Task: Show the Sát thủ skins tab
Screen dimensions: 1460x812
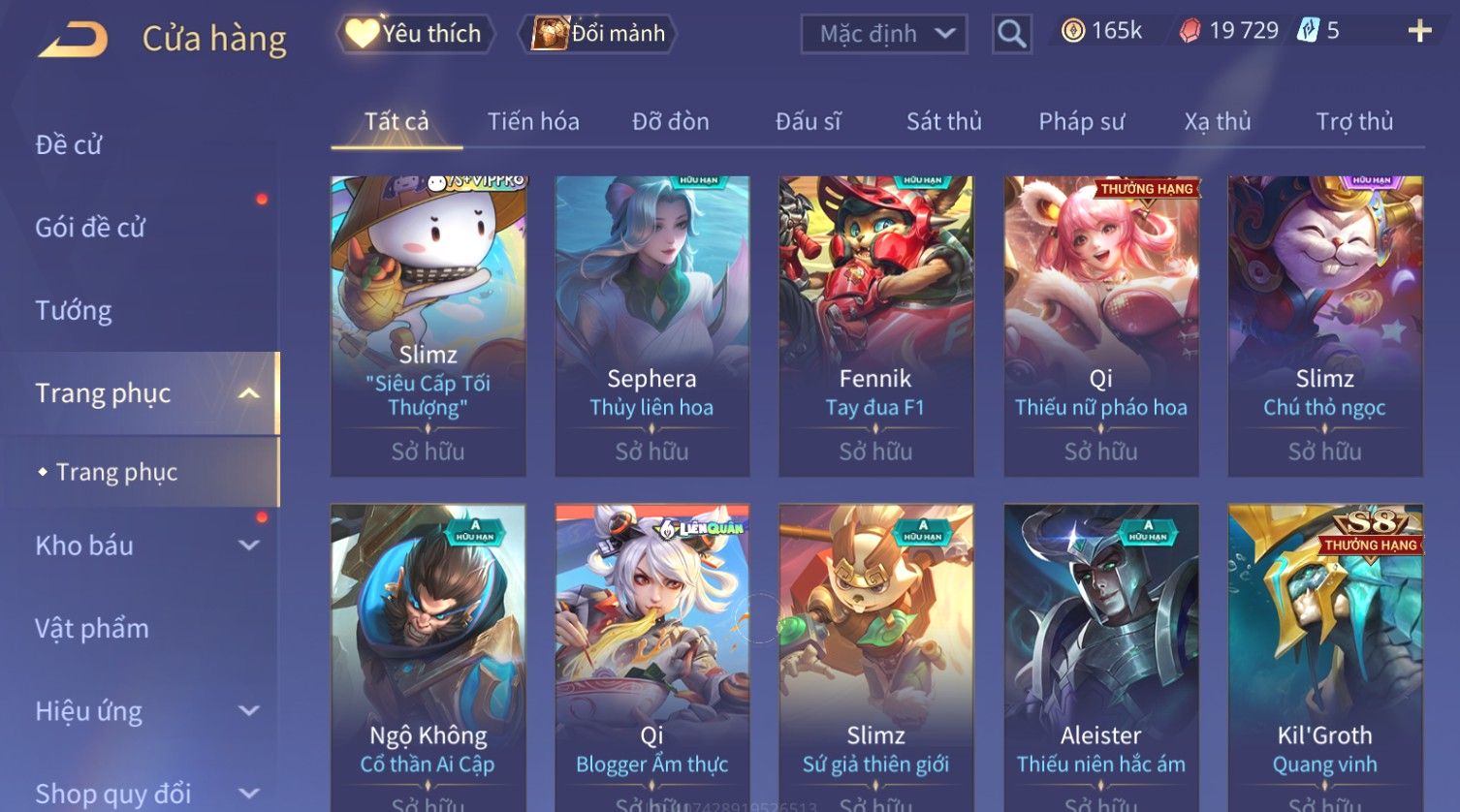Action: (x=943, y=122)
